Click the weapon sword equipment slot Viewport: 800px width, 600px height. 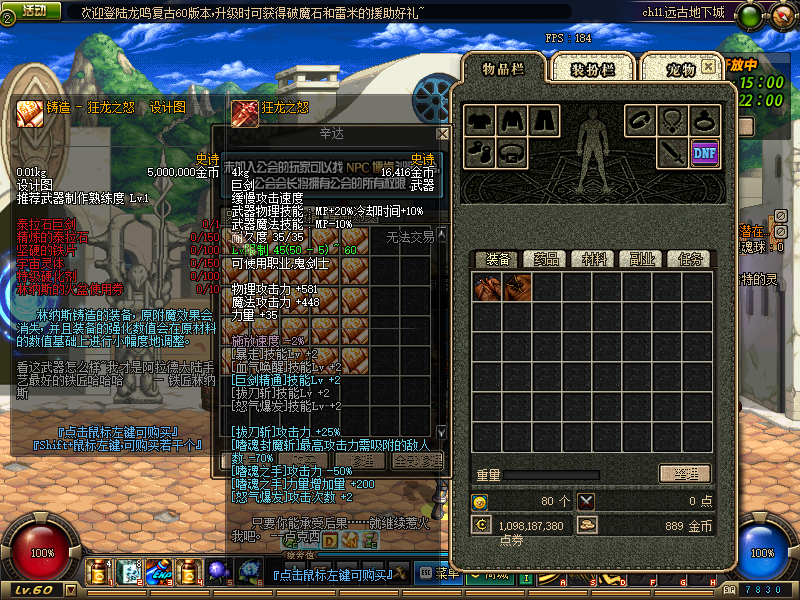(x=672, y=153)
